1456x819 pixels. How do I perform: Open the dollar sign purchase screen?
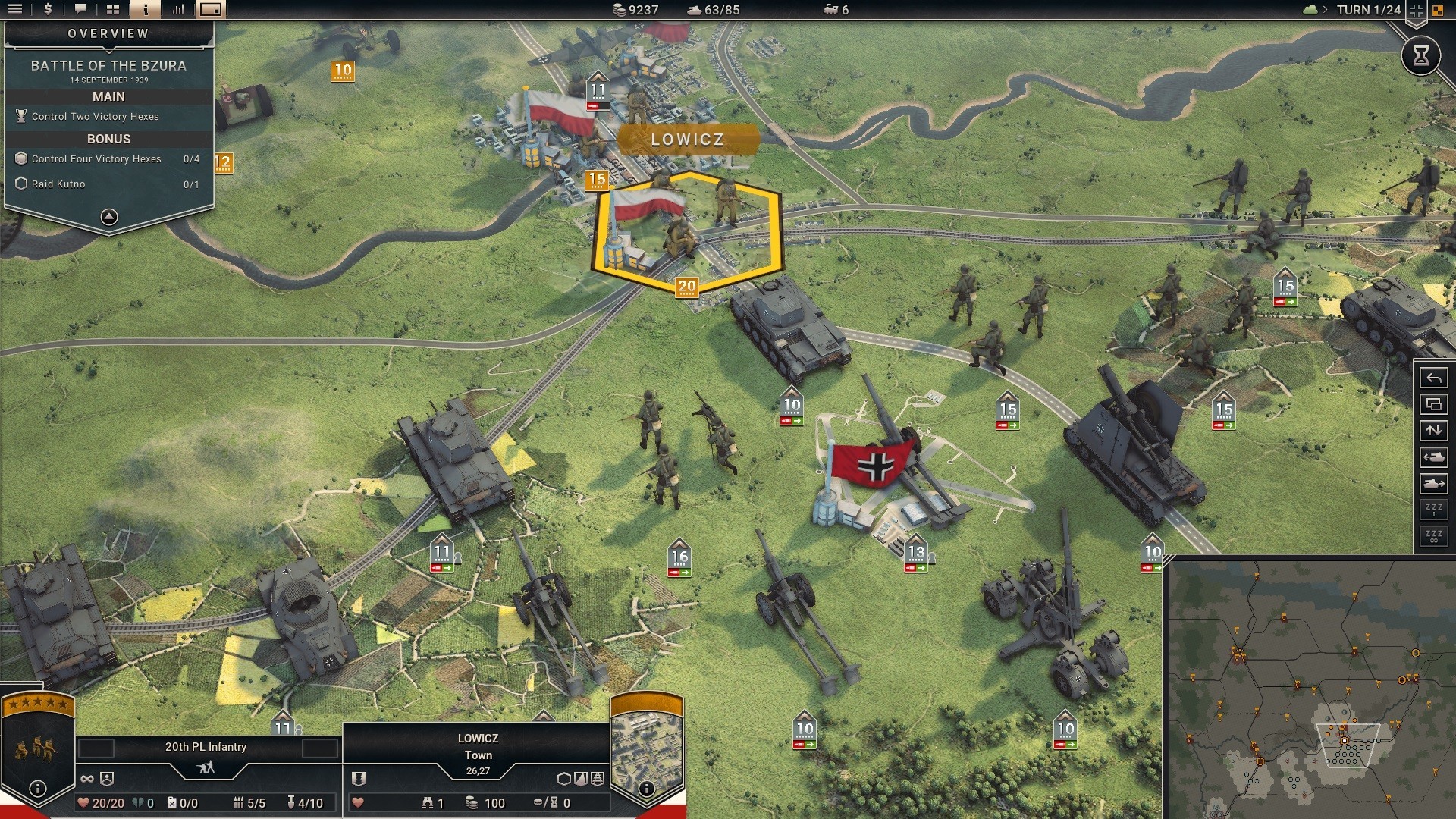[48, 10]
